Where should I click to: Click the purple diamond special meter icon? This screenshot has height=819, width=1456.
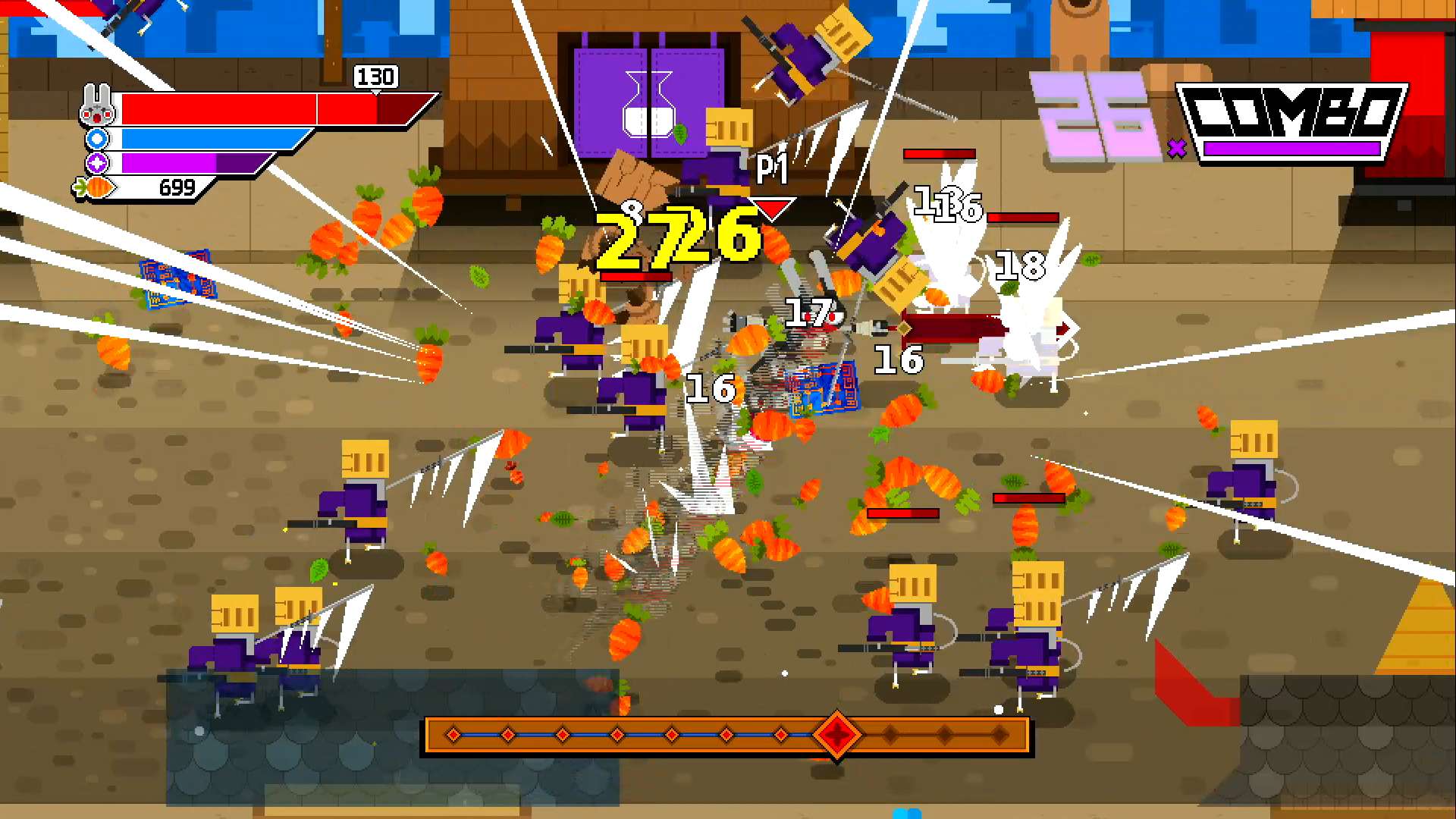coord(96,162)
